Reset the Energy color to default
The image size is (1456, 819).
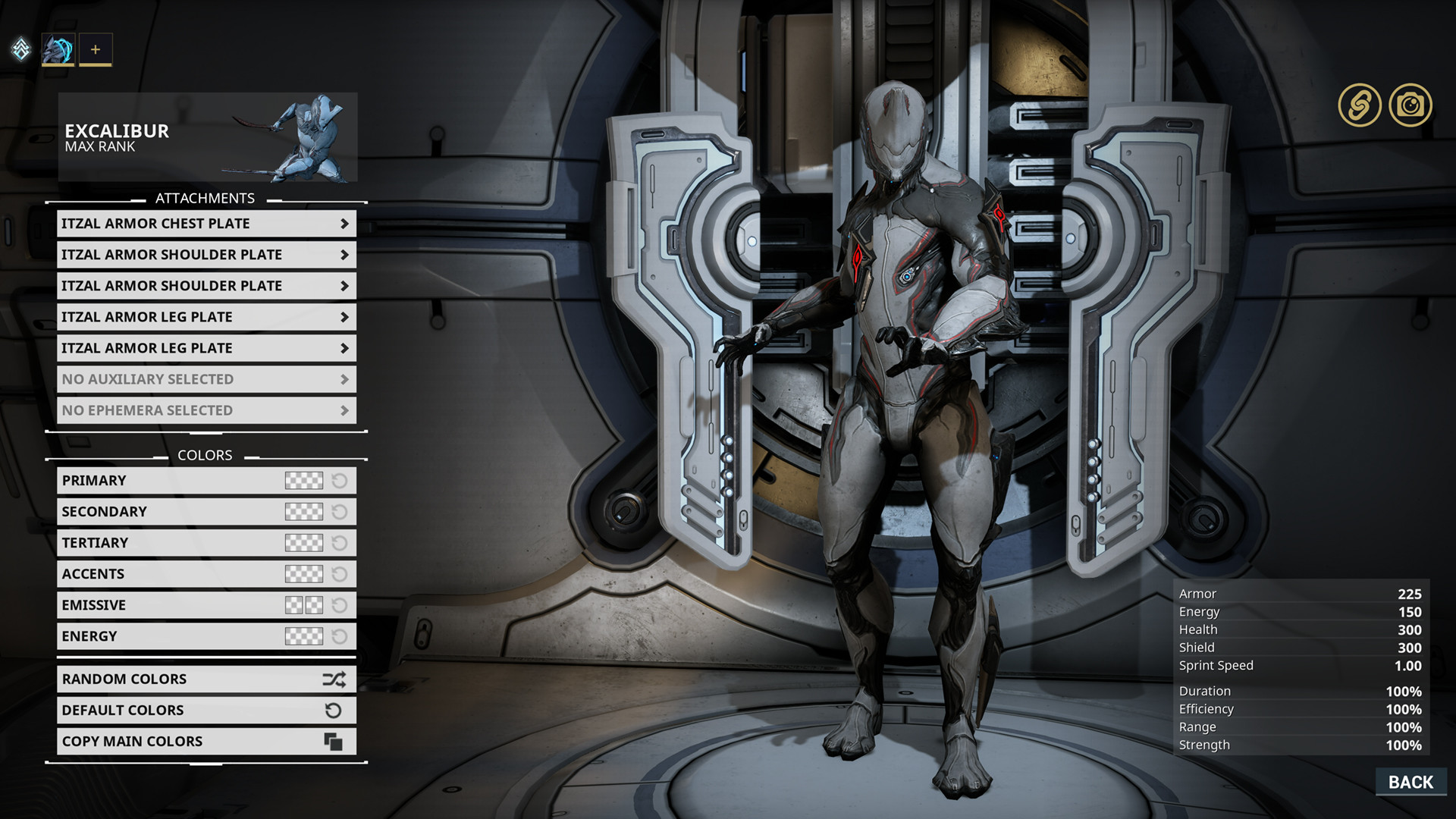click(x=340, y=636)
